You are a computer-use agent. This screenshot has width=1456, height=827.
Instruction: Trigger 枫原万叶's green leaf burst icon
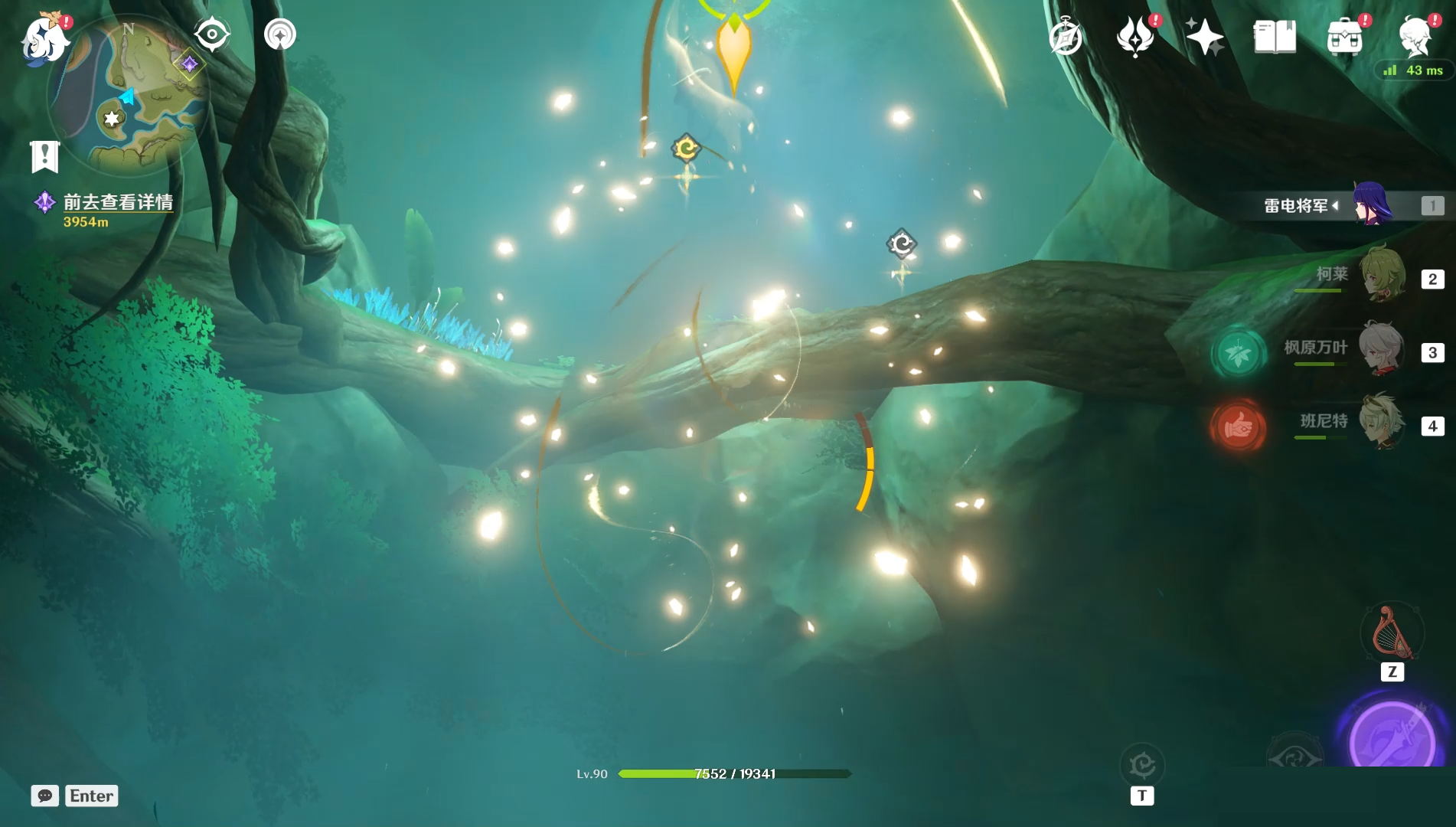(1238, 354)
